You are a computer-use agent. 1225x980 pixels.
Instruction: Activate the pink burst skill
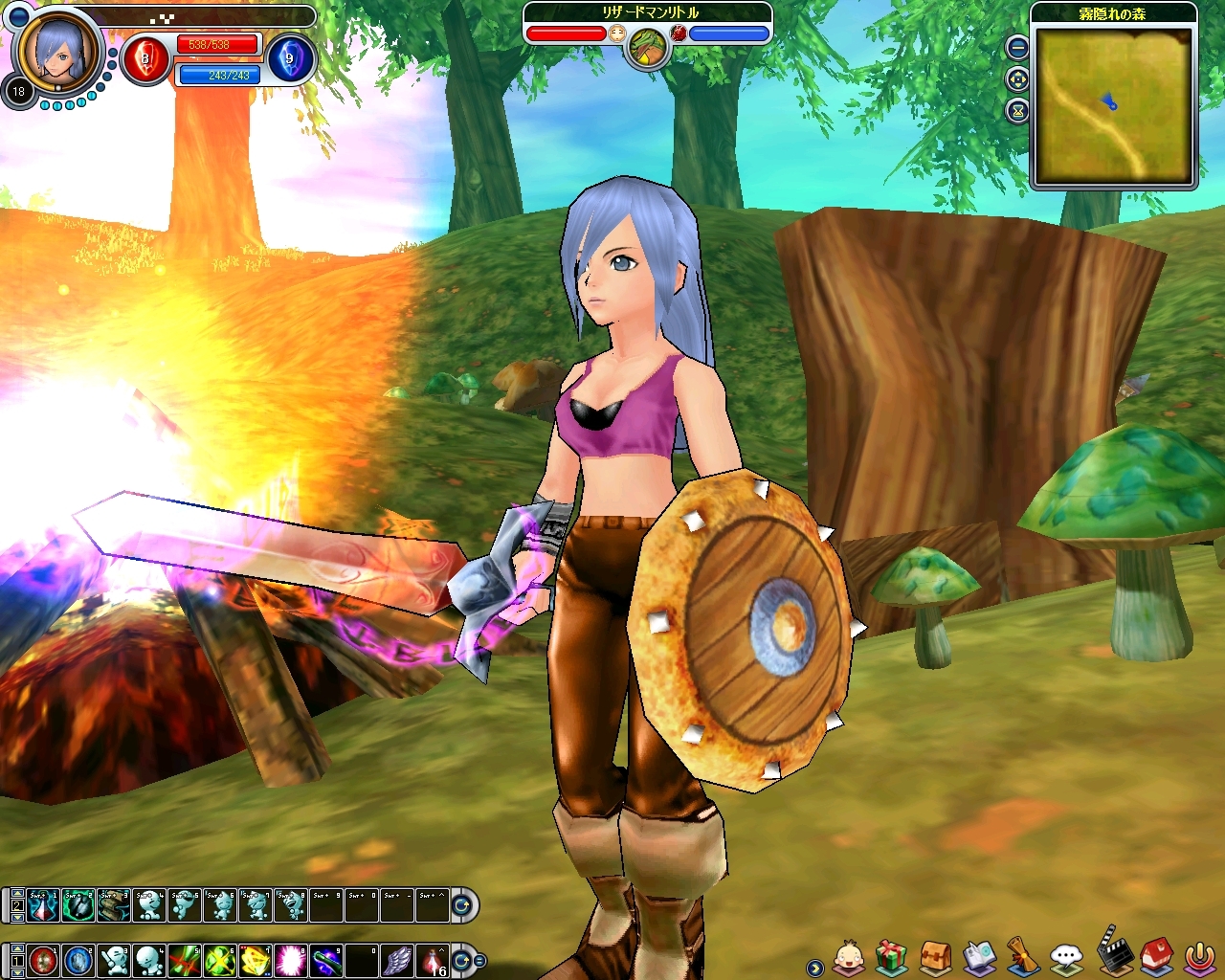[x=291, y=960]
